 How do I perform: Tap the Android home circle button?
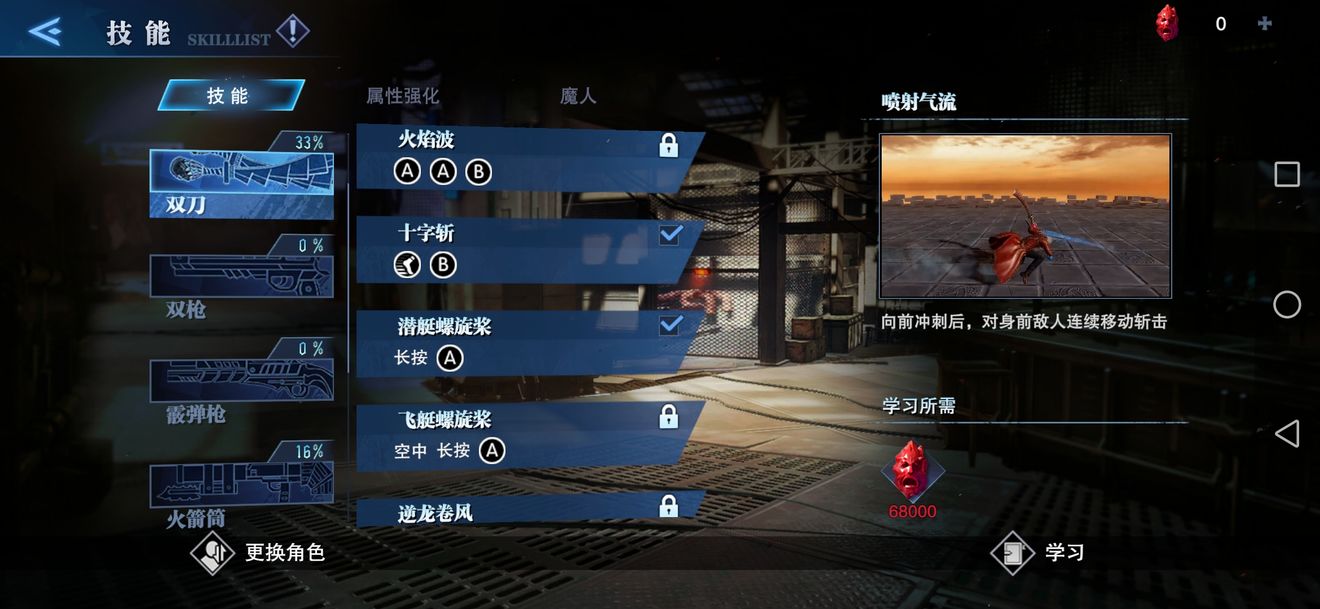pyautogui.click(x=1287, y=305)
